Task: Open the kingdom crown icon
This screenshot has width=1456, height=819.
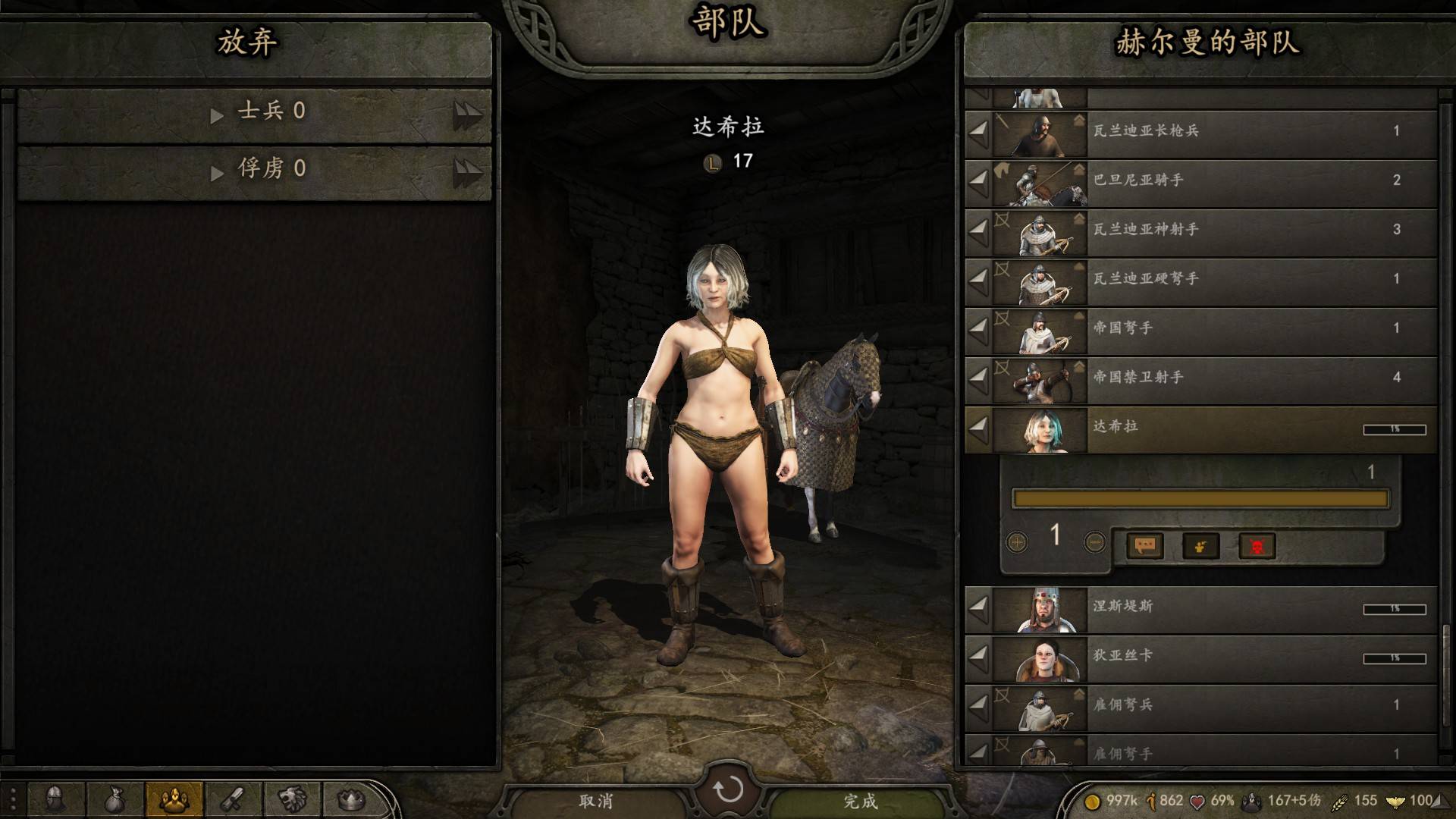Action: pos(350,799)
